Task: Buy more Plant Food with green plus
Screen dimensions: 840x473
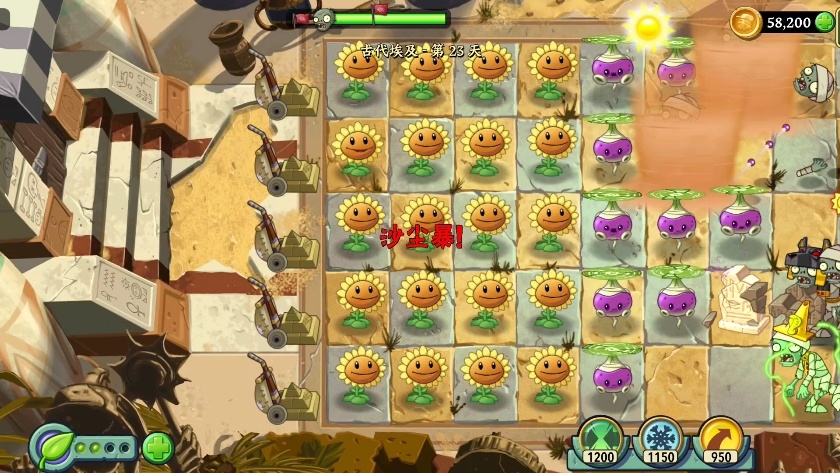Action: coord(157,447)
